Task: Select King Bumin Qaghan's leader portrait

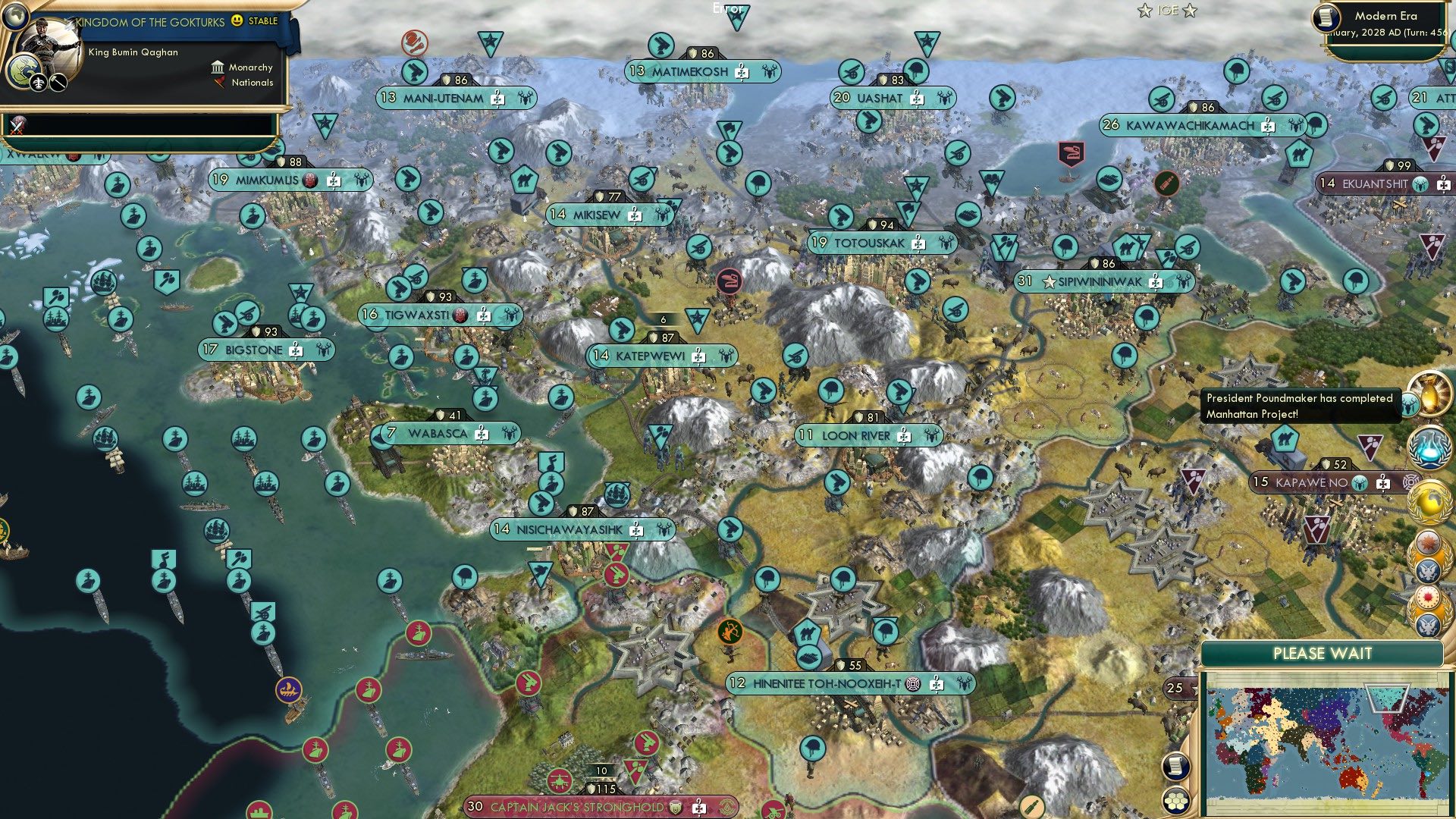Action: [x=52, y=52]
